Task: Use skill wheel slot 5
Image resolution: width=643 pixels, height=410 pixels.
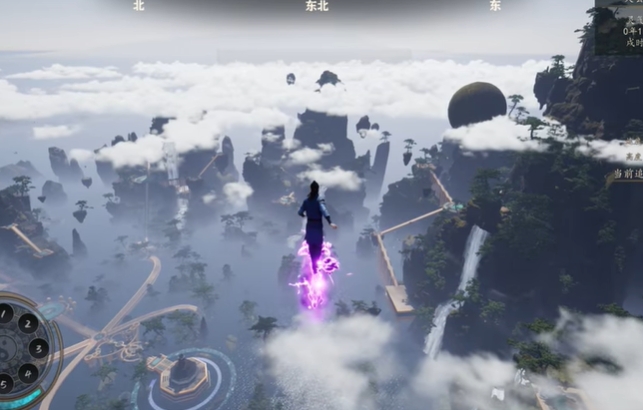Action: 7,382
